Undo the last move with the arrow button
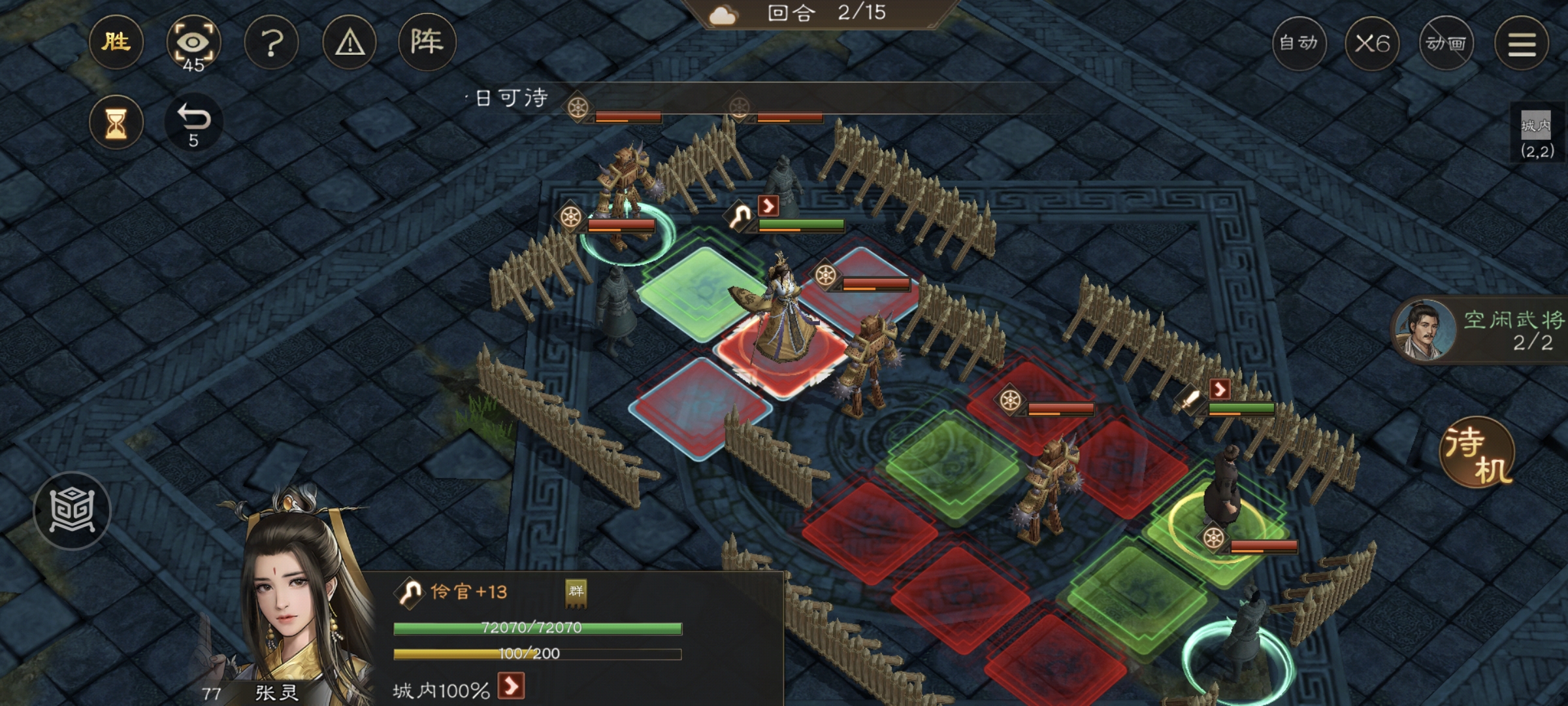 coord(193,122)
